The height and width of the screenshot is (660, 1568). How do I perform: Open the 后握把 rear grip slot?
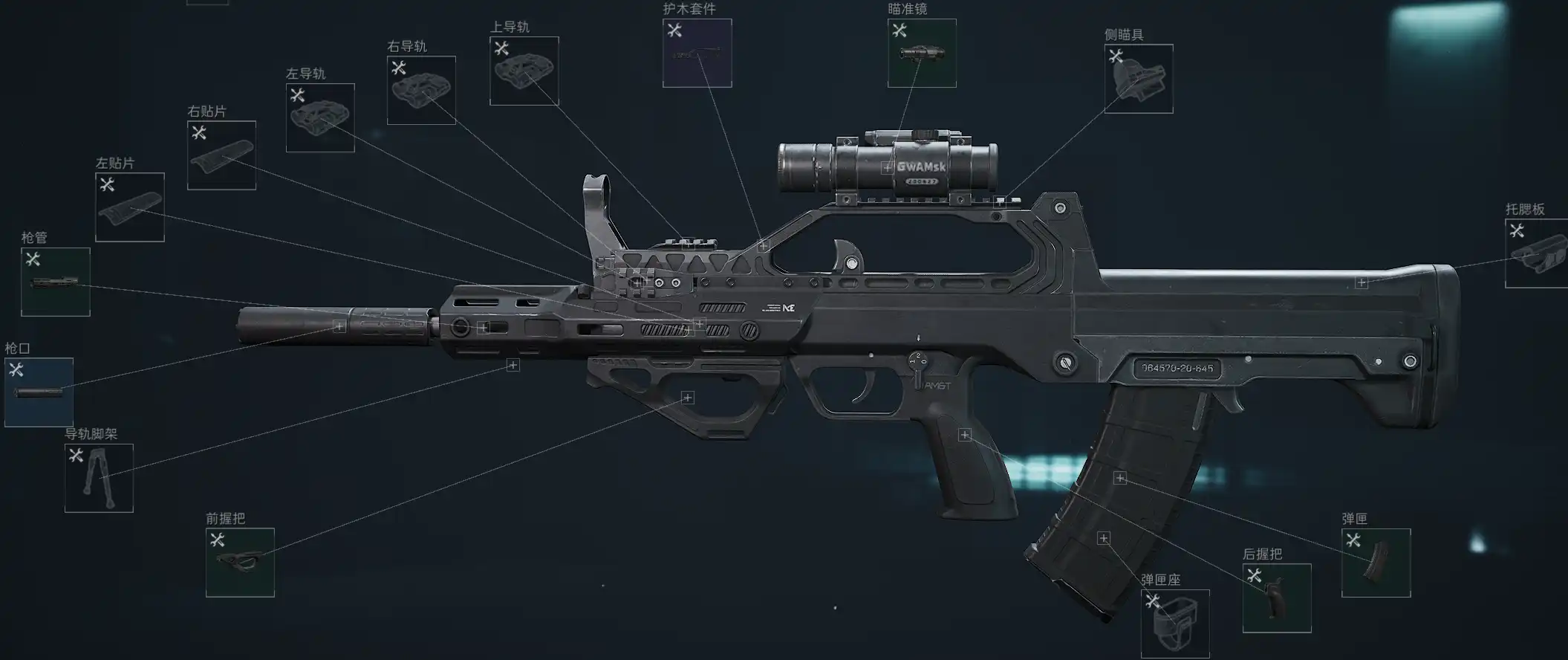point(1277,598)
